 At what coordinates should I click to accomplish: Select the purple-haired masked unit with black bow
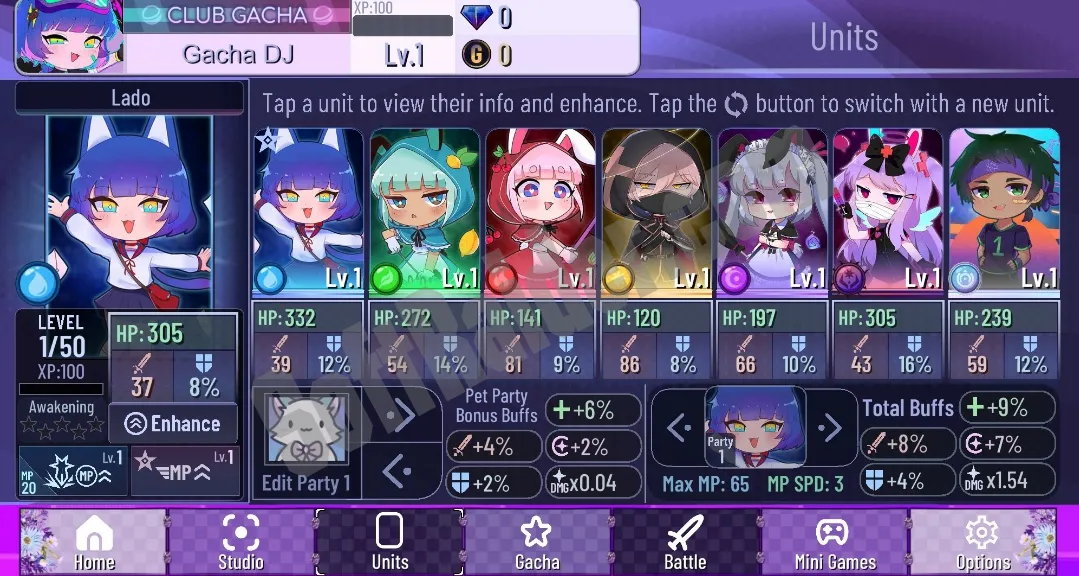point(888,210)
